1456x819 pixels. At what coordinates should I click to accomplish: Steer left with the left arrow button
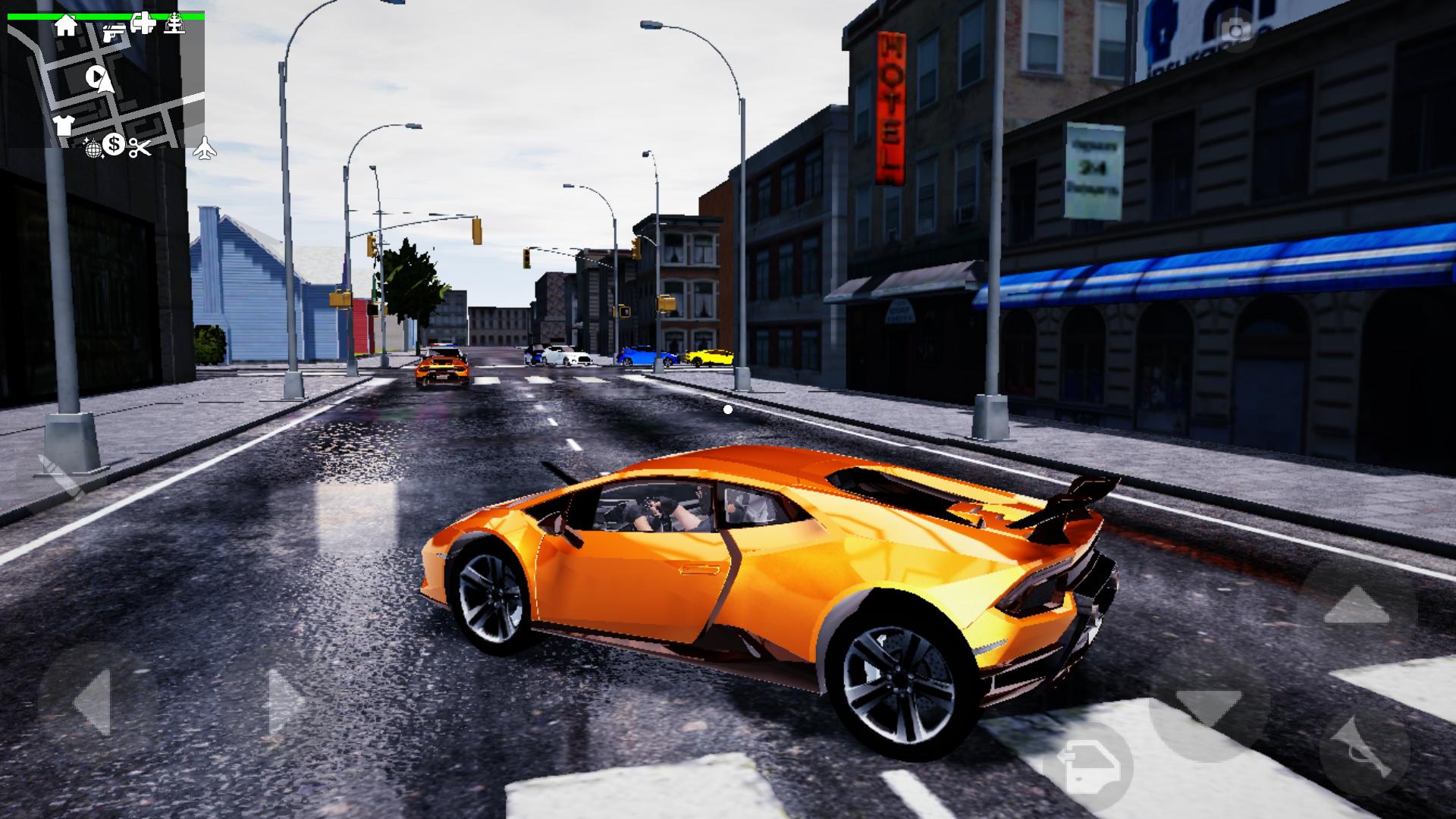pos(95,703)
